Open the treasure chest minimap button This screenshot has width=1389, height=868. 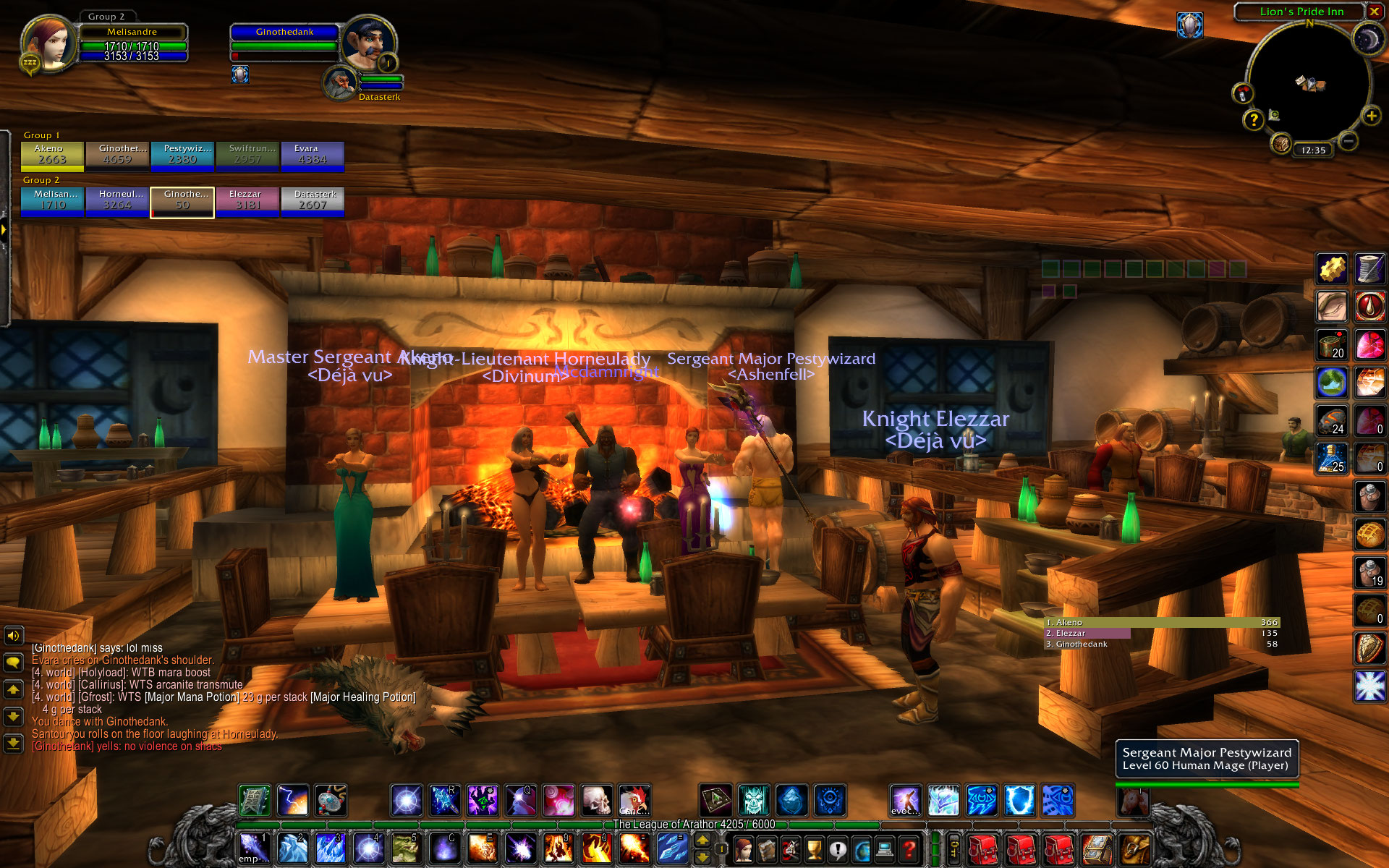point(1280,144)
